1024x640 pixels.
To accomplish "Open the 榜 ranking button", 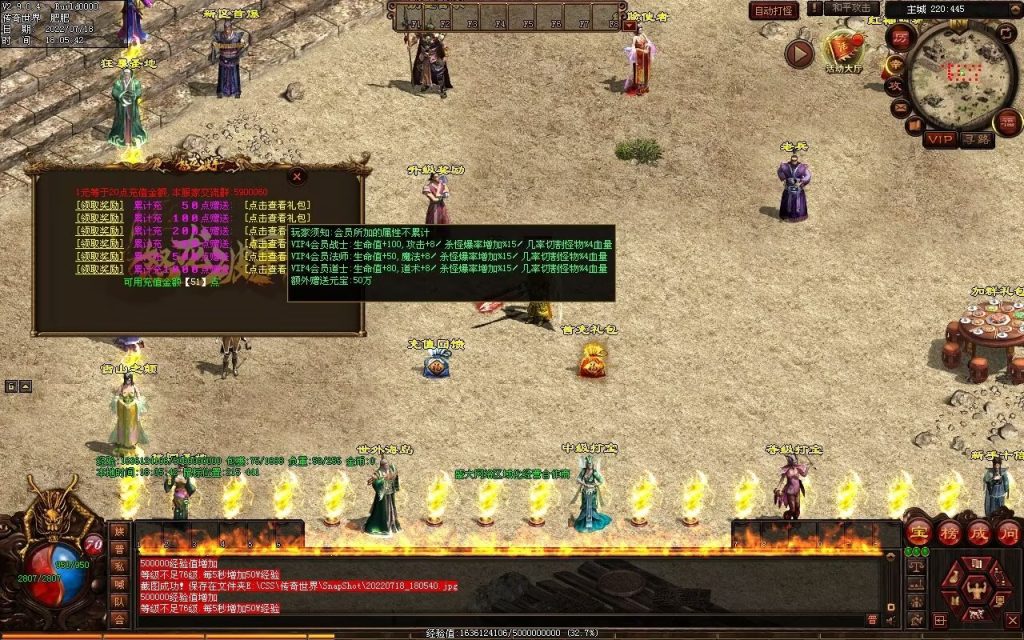I will (x=948, y=531).
